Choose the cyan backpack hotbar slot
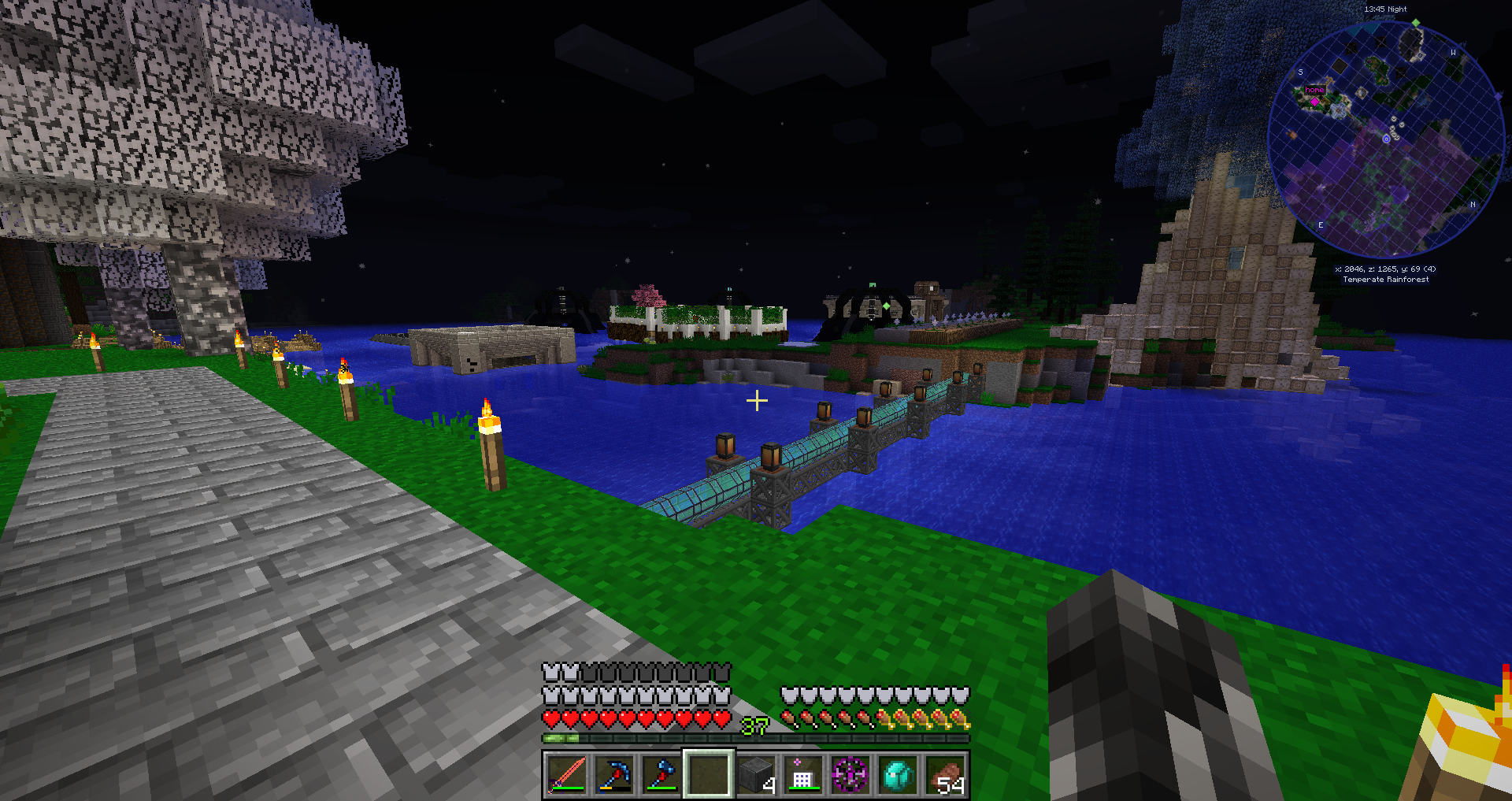This screenshot has height=801, width=1512. click(898, 774)
